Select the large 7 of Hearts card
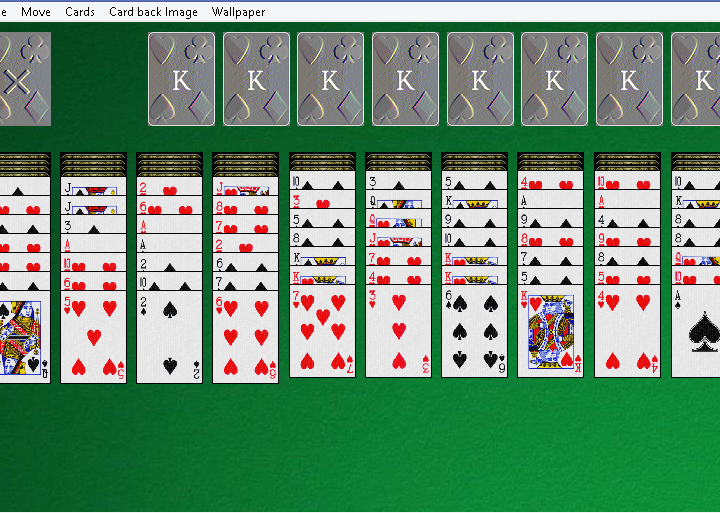Screen dimensions: 720x513 322,332
